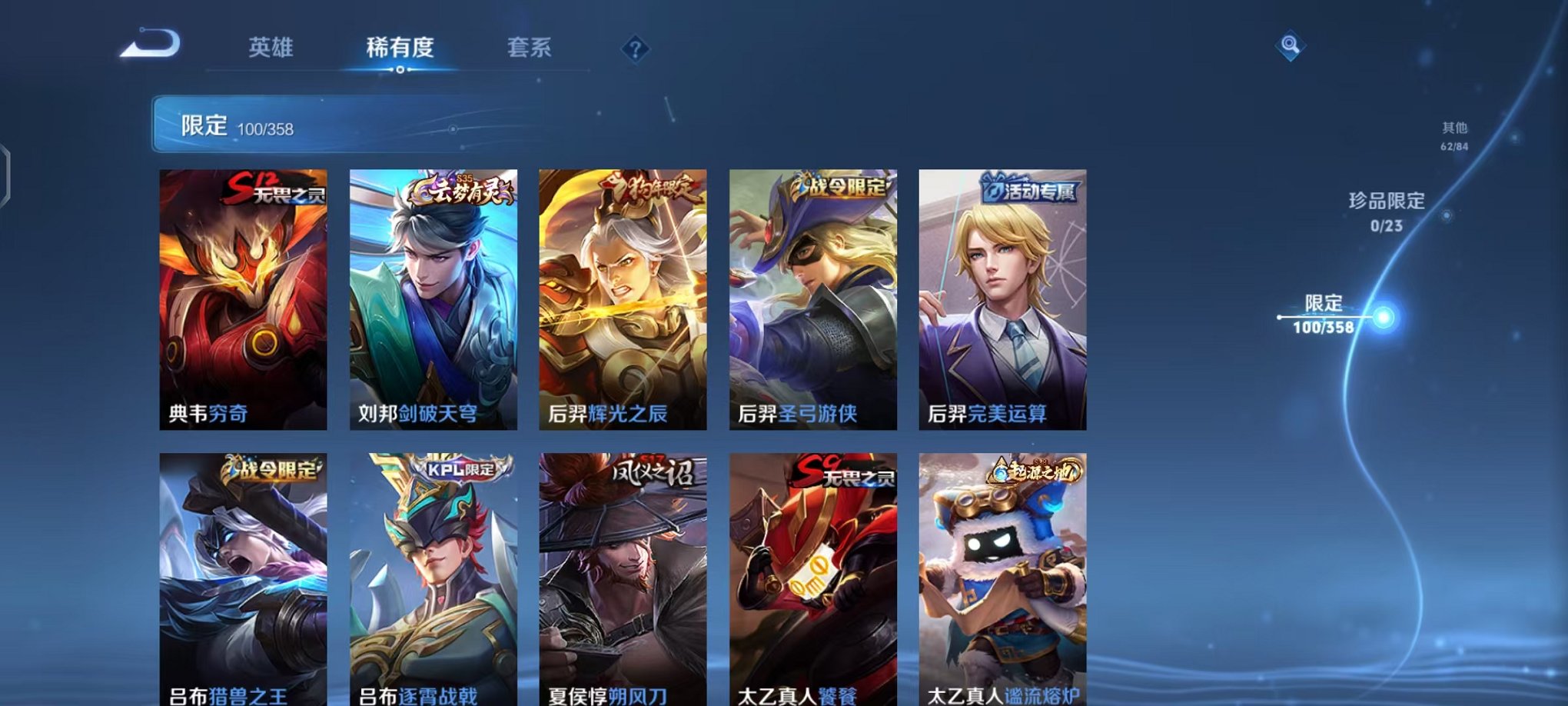Open the 套系 tab
The image size is (1568, 706).
point(530,46)
